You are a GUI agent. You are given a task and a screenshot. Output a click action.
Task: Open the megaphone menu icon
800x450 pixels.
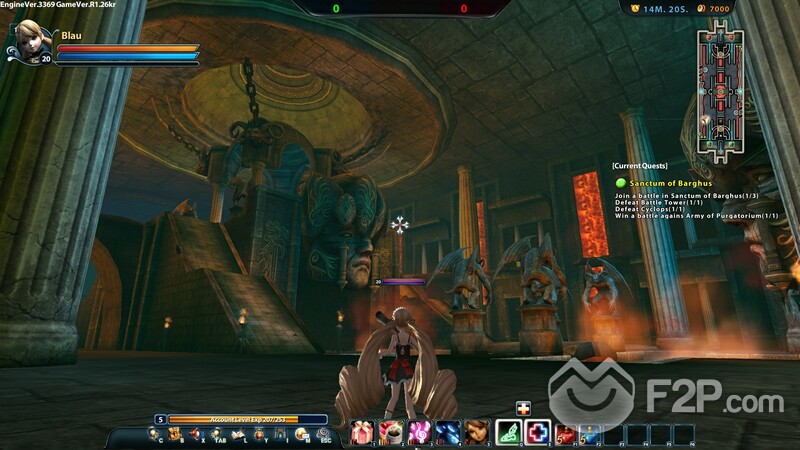(198, 434)
